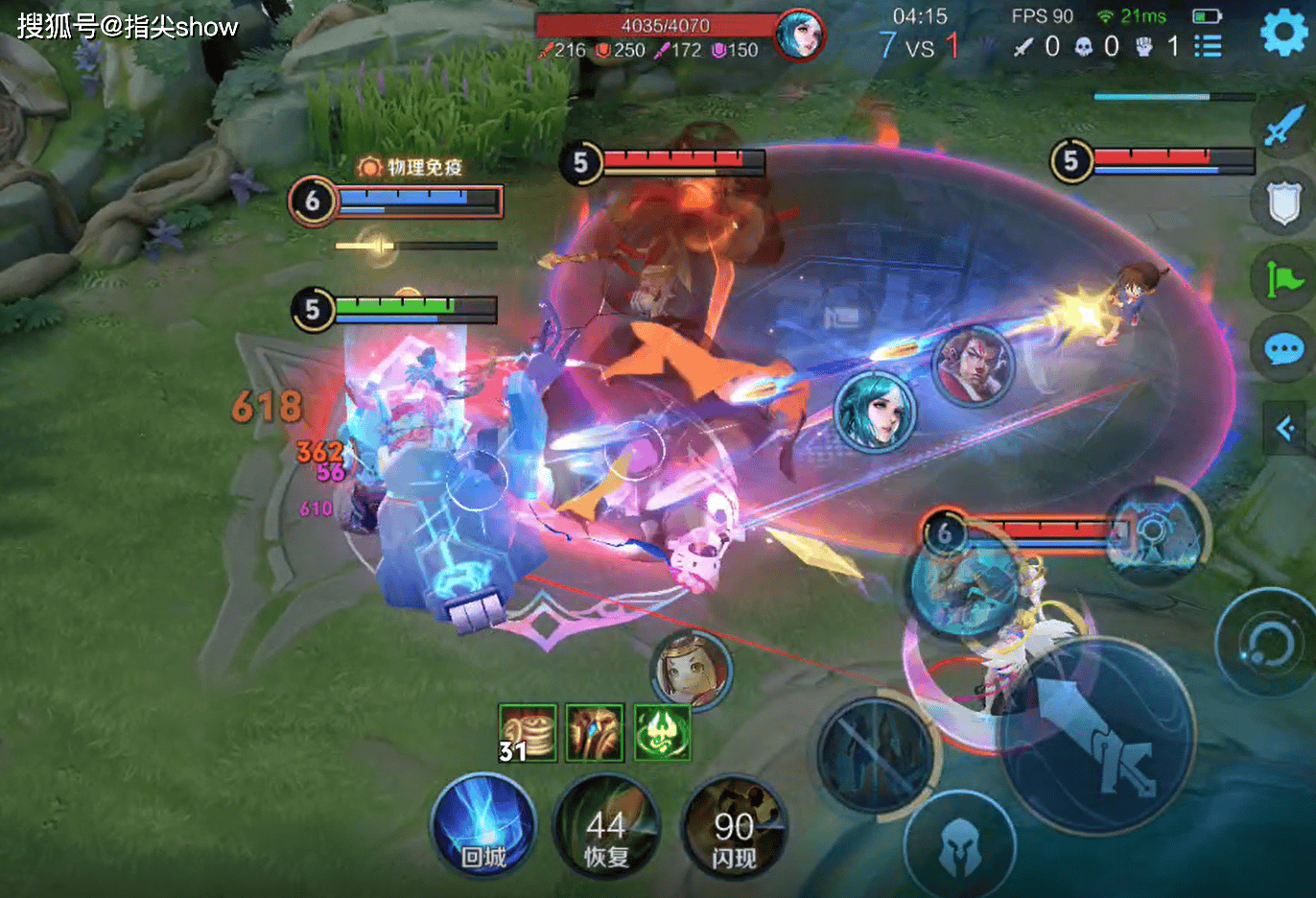Open the scoreboard list icon
The width and height of the screenshot is (1316, 898).
[x=1208, y=46]
